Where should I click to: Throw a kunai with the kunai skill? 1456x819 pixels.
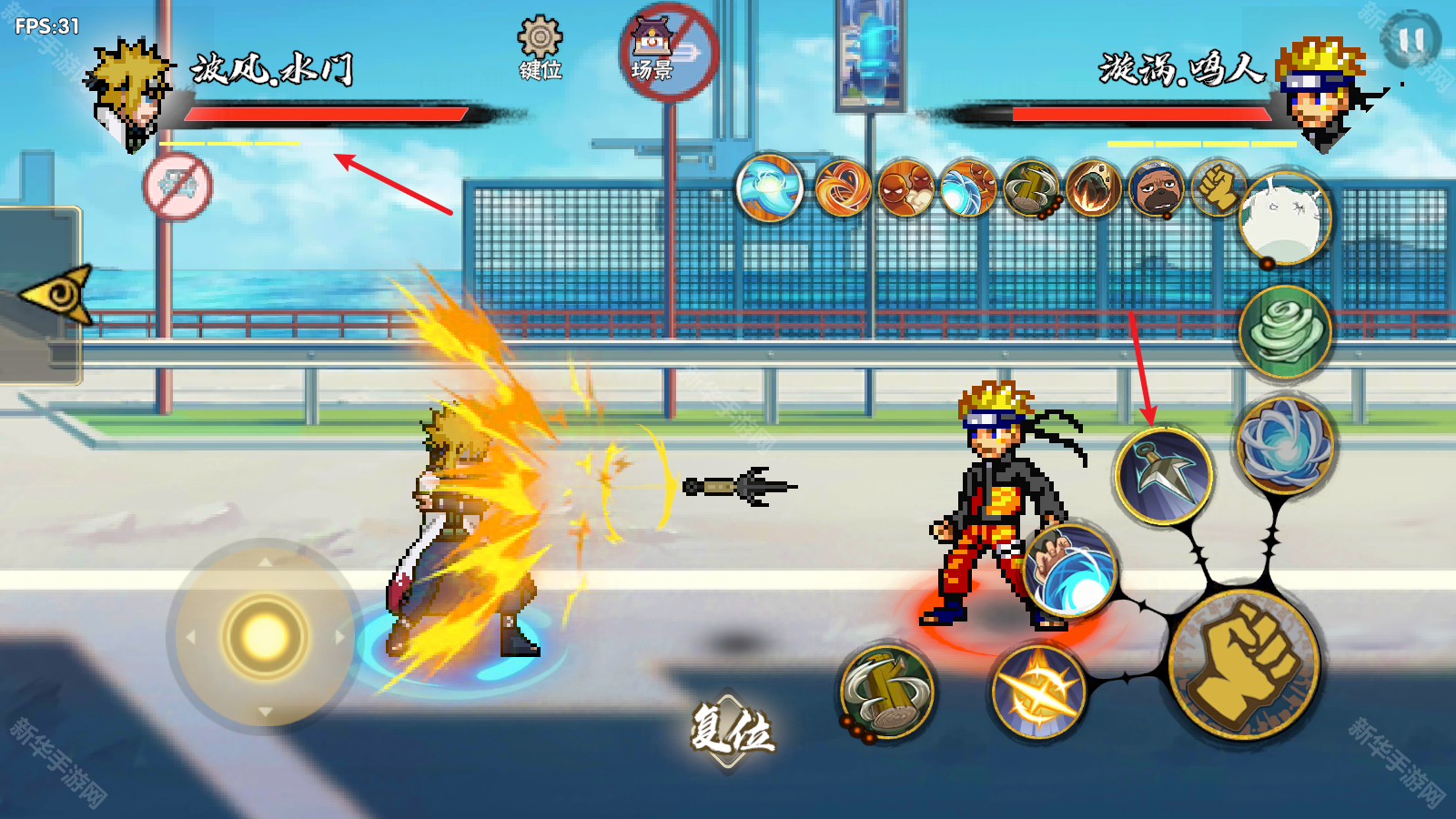(x=1163, y=475)
